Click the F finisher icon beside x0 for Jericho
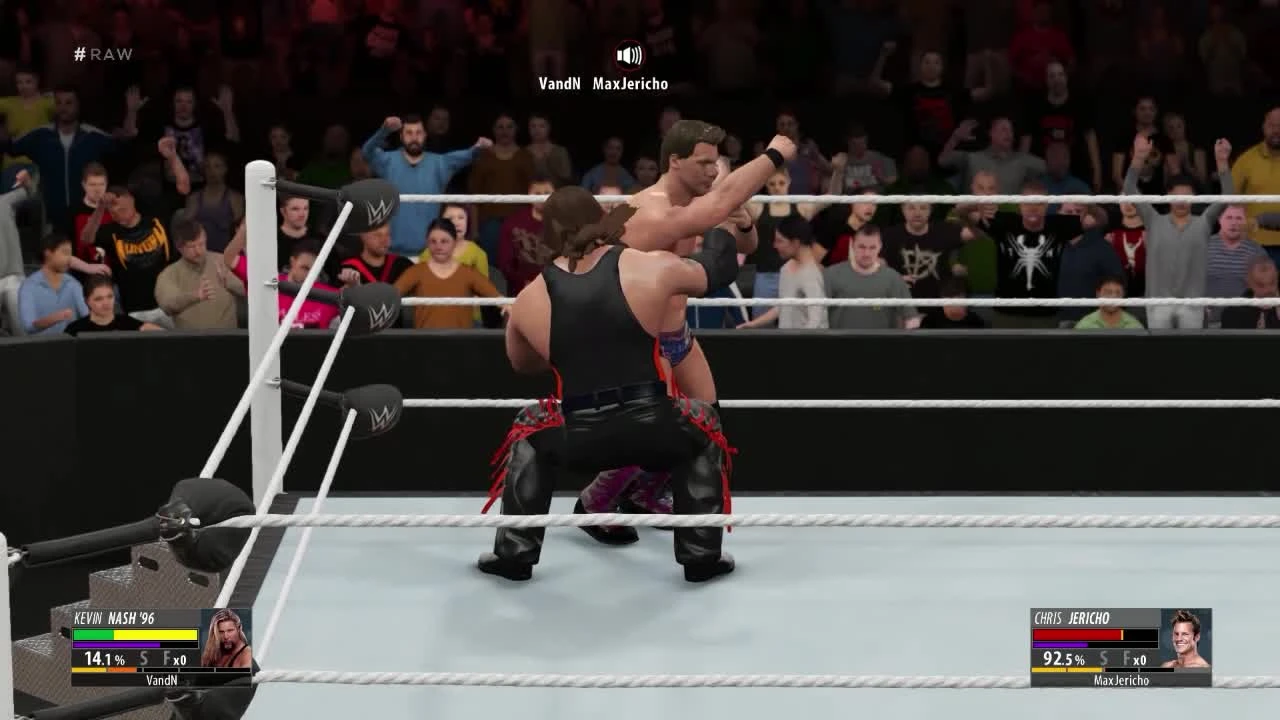The height and width of the screenshot is (720, 1280). pyautogui.click(x=1127, y=659)
